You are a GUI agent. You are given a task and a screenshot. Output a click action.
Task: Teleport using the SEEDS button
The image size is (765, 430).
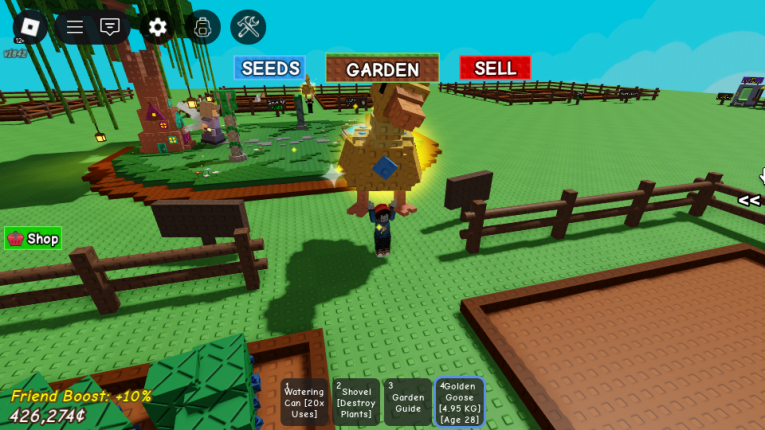click(270, 68)
